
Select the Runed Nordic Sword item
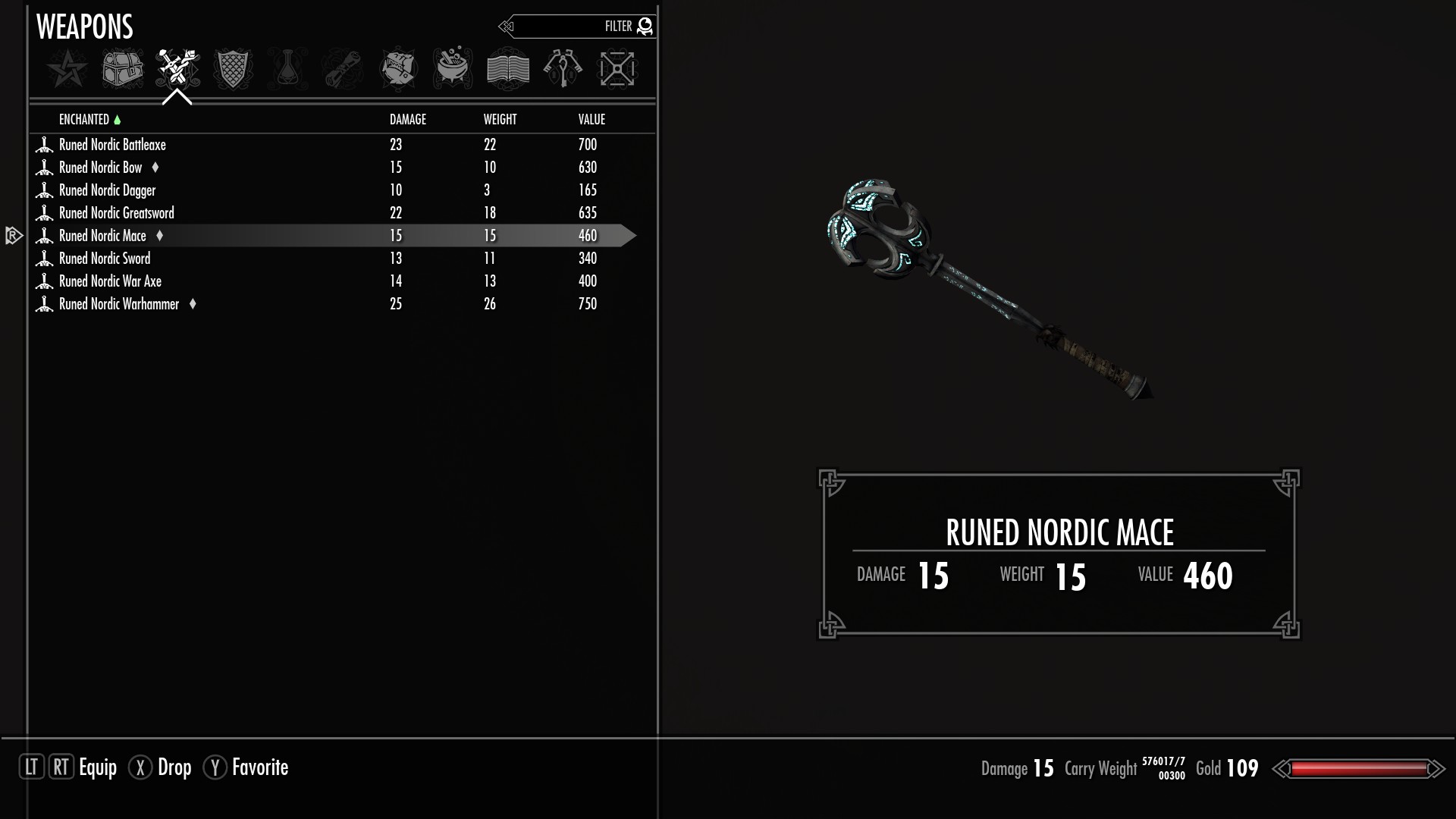coord(105,259)
